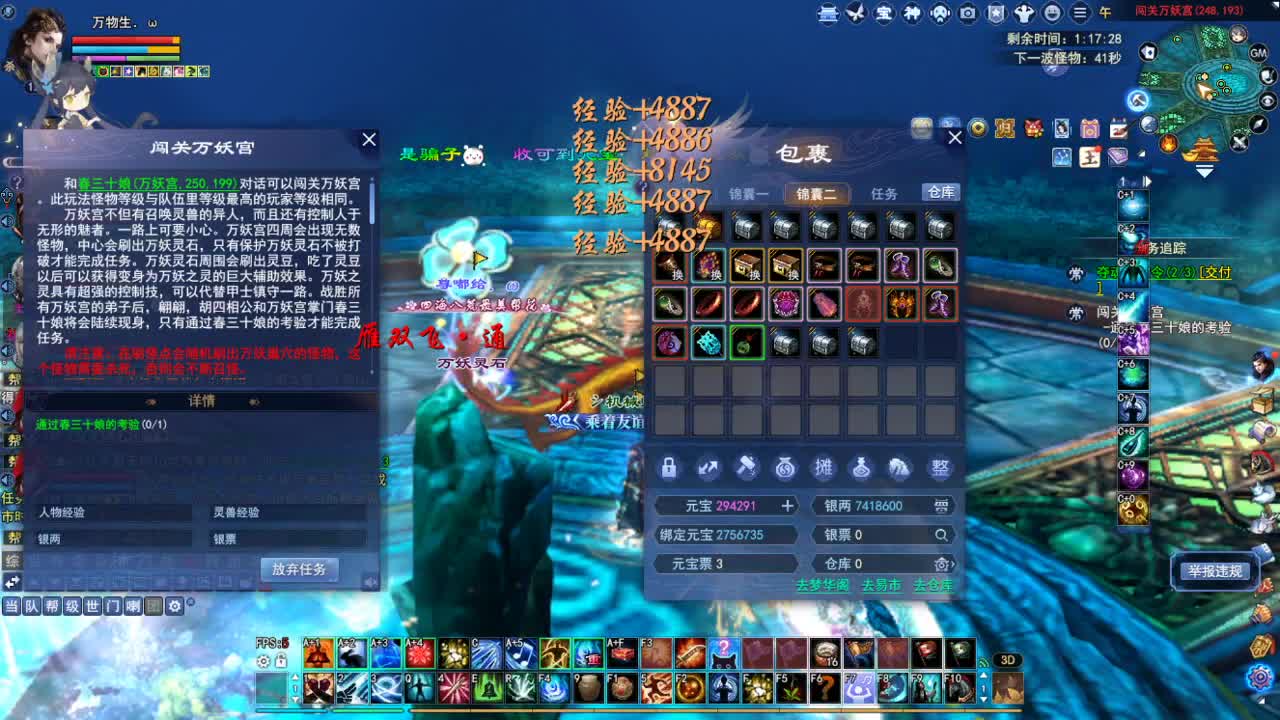1280x720 pixels.
Task: Click the 神 deity icon in the top bar
Action: coord(911,14)
